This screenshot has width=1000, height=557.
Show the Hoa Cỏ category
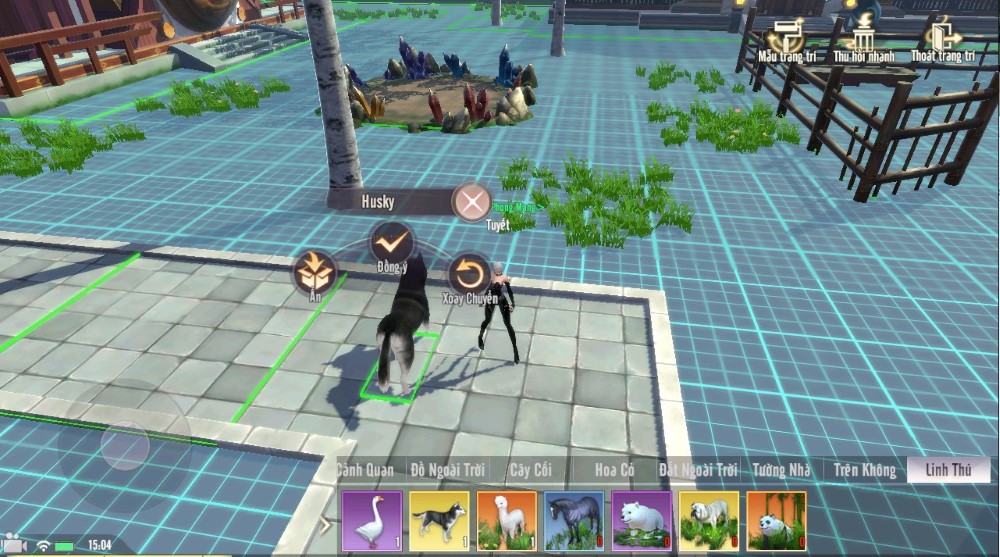[x=616, y=470]
